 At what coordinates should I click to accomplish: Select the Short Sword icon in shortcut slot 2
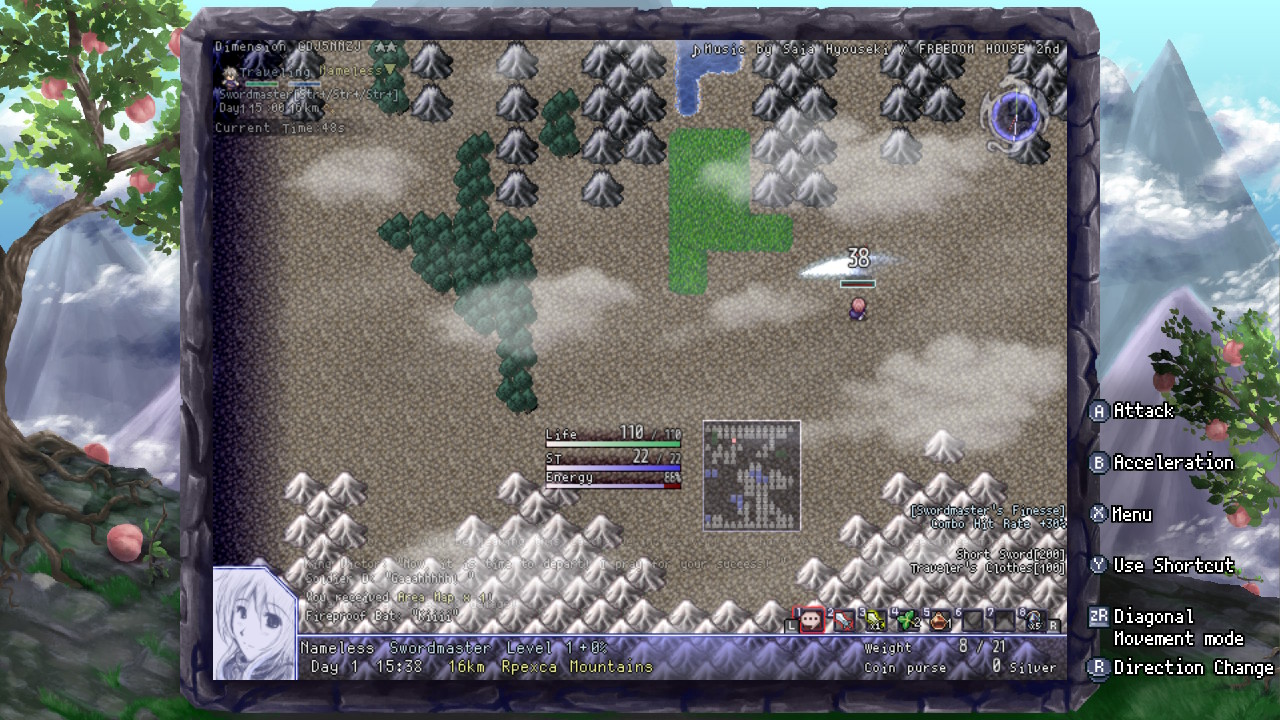pos(845,619)
